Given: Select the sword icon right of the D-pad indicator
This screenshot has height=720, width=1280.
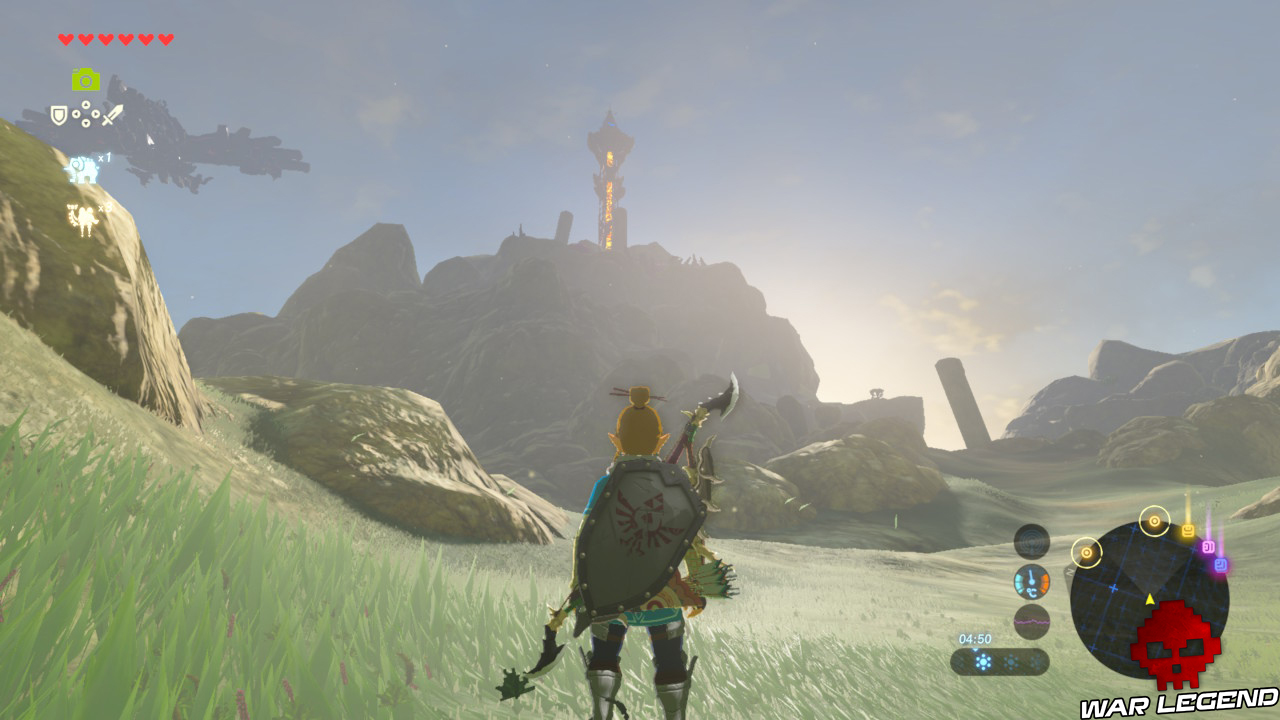Looking at the screenshot, I should pyautogui.click(x=112, y=113).
